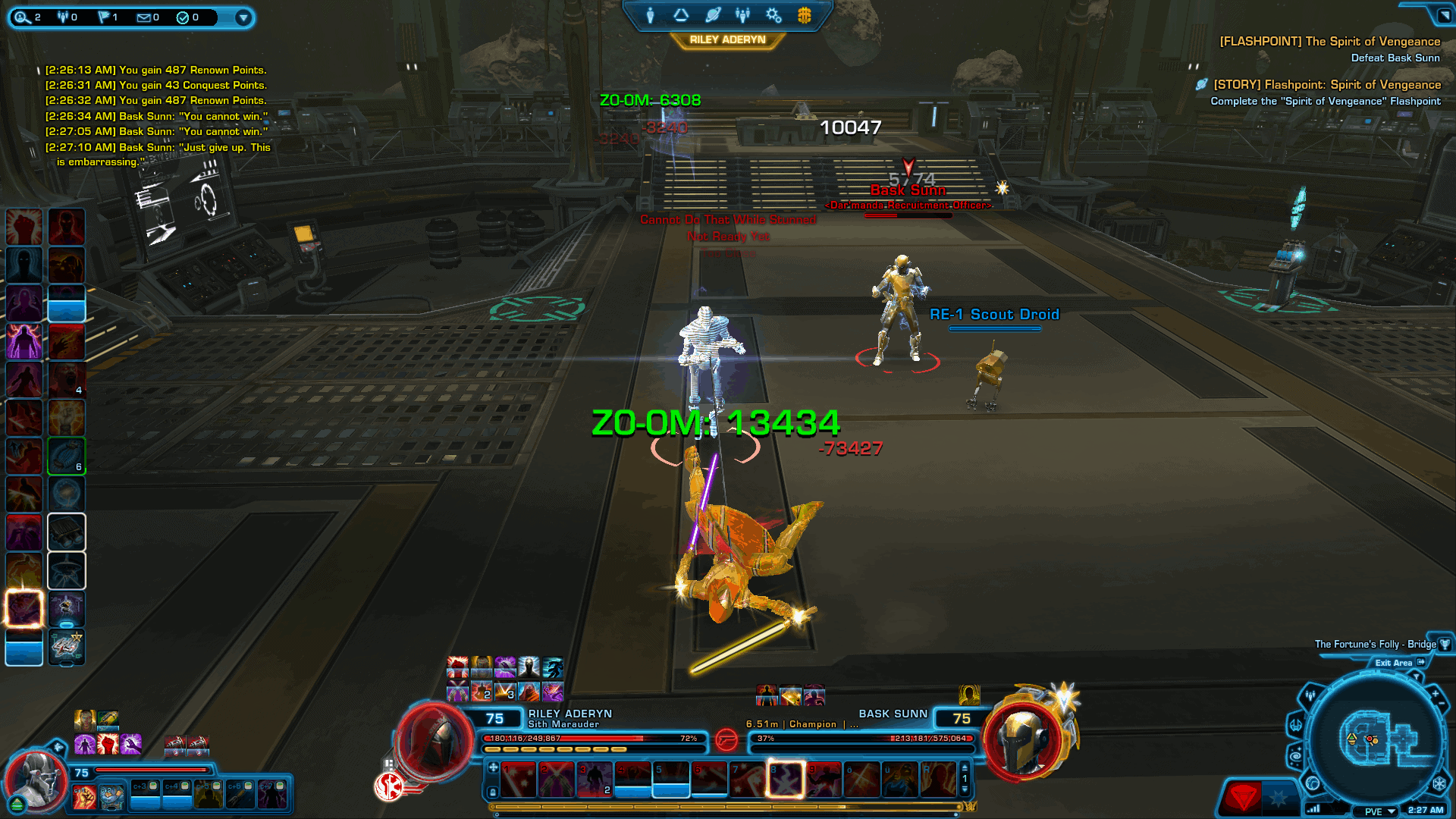Open the character sheet from the top menu bar
Viewport: 1456px width, 819px height.
coord(650,15)
